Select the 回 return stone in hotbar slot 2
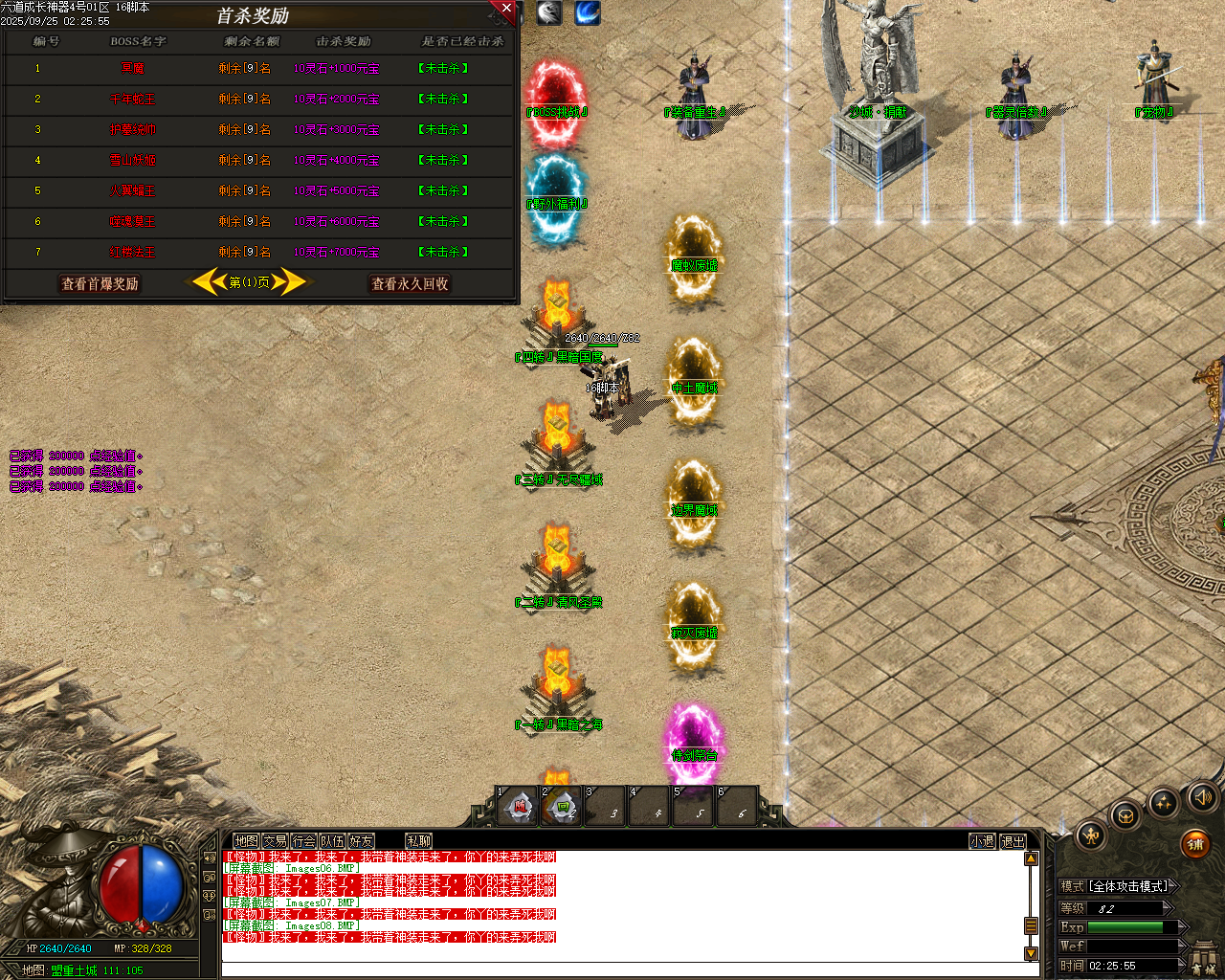This screenshot has width=1225, height=980. [562, 807]
